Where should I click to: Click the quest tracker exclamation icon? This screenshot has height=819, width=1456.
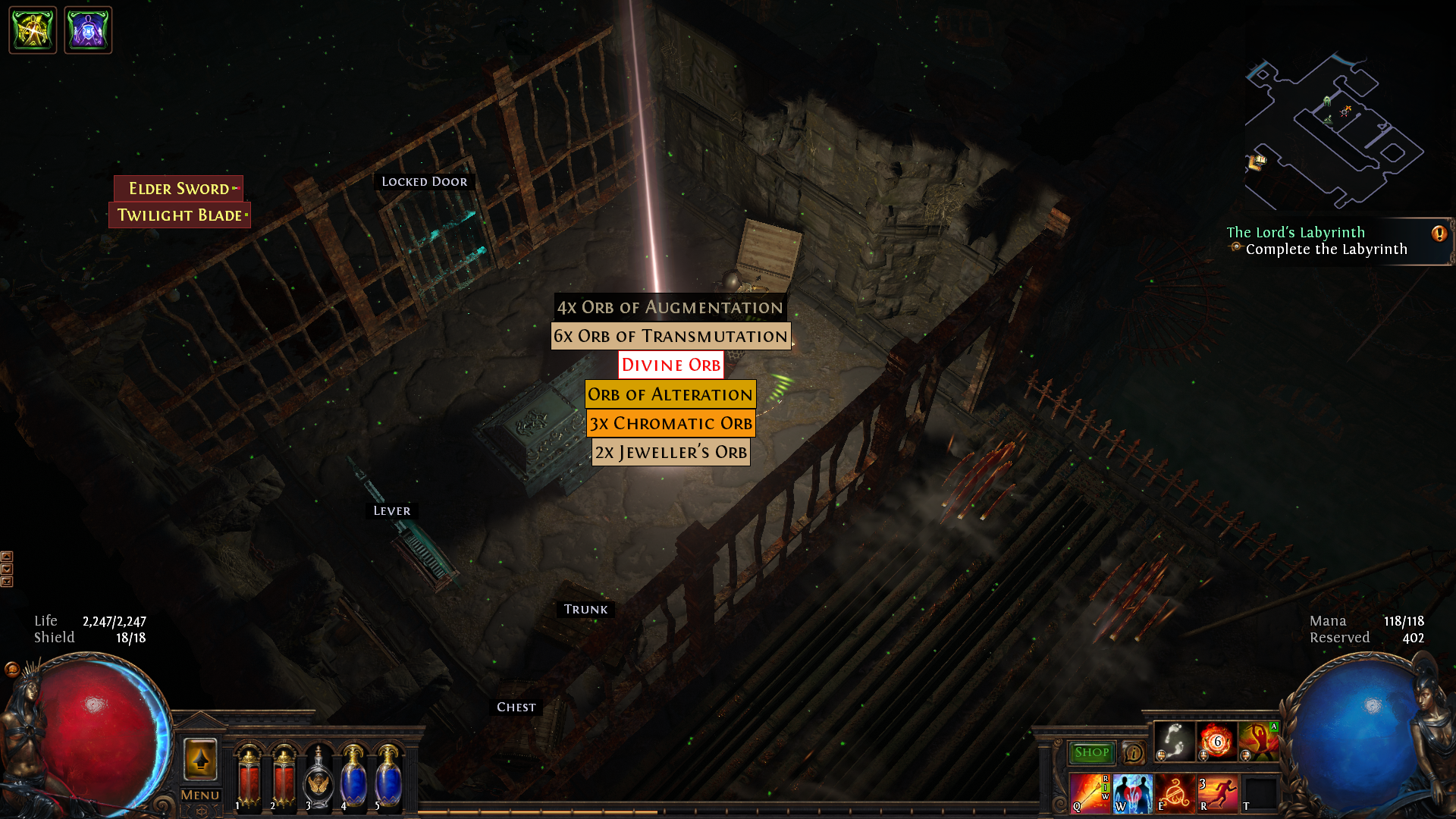coord(1439,234)
